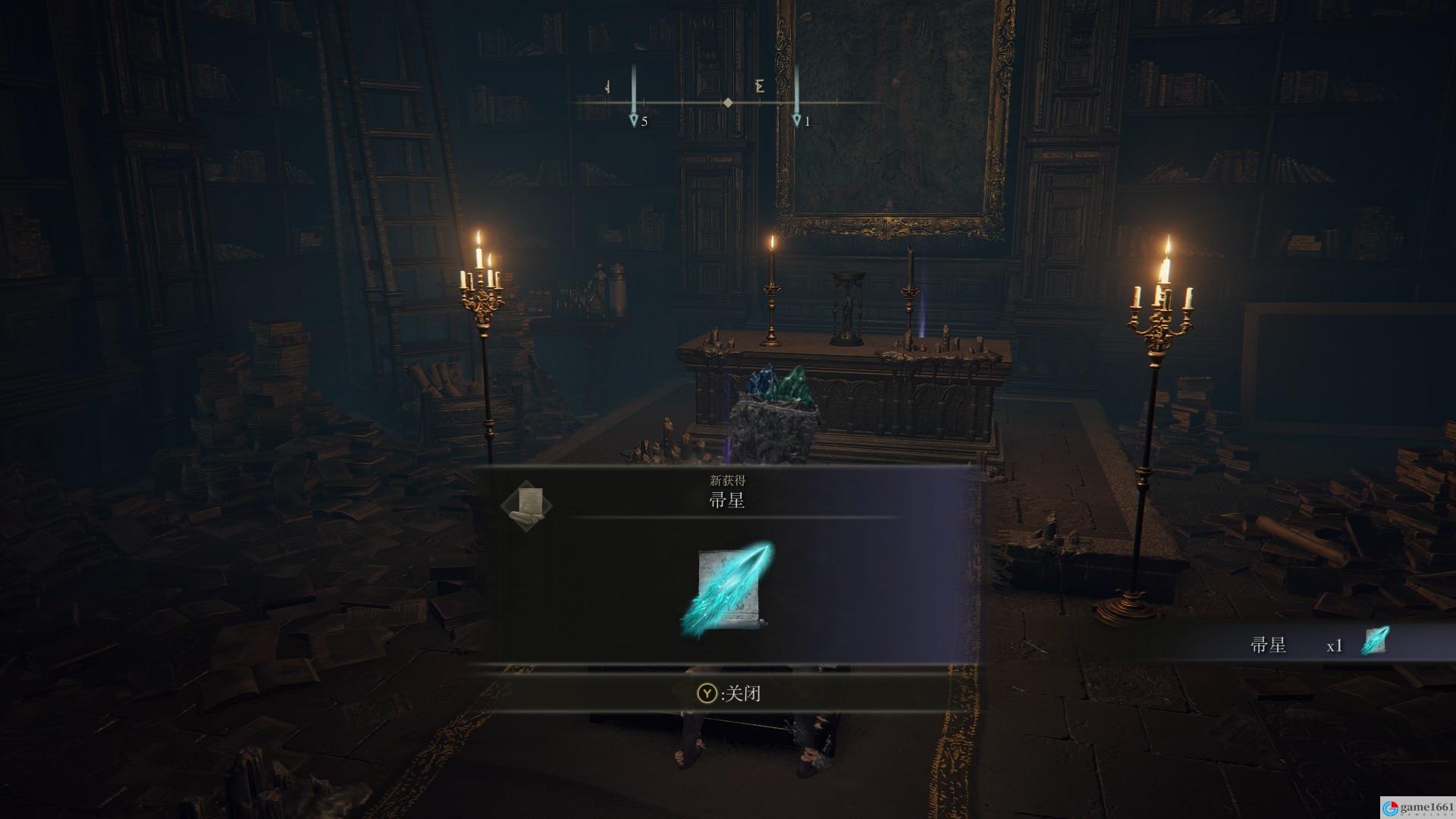Click the compass marker numbered 5
This screenshot has height=819, width=1456.
(634, 121)
